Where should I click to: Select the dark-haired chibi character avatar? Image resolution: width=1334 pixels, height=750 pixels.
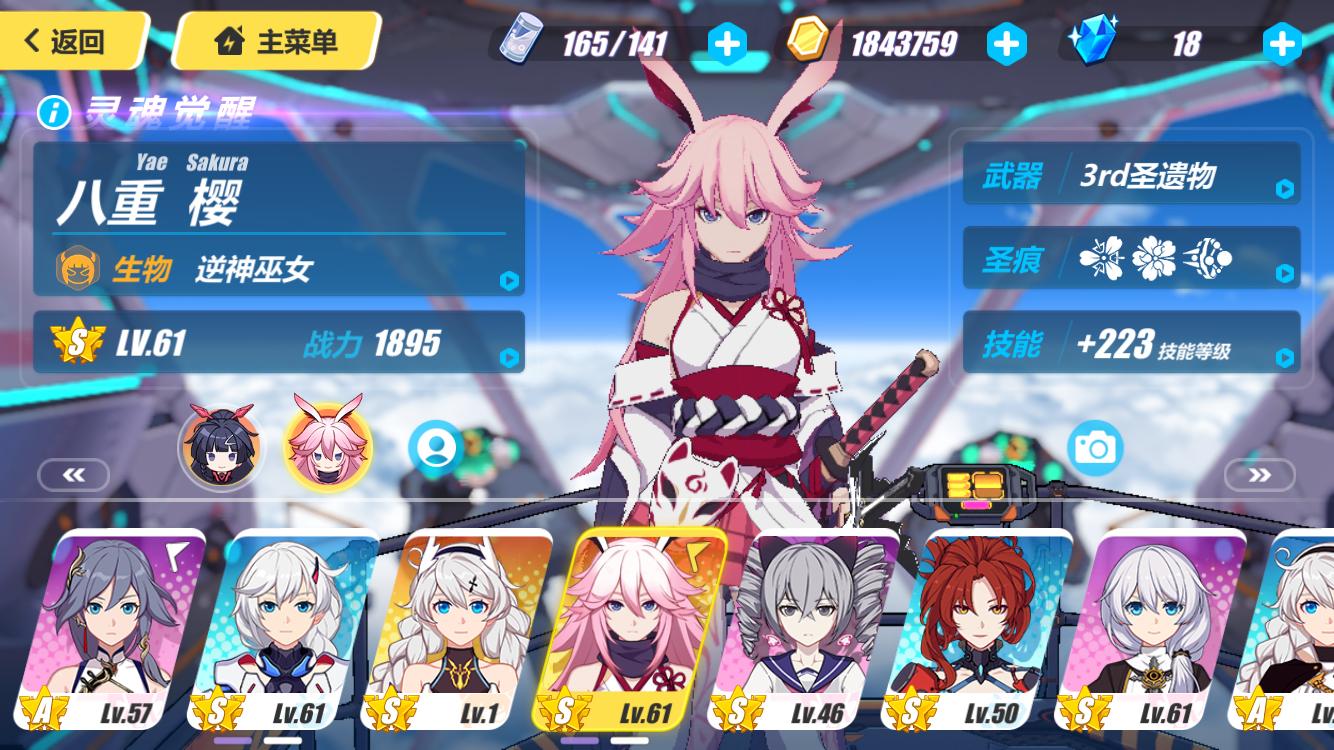221,446
